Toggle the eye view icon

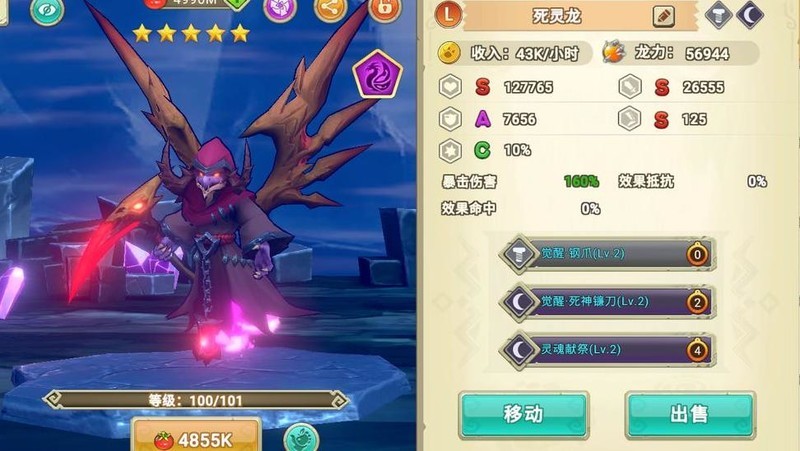46,10
